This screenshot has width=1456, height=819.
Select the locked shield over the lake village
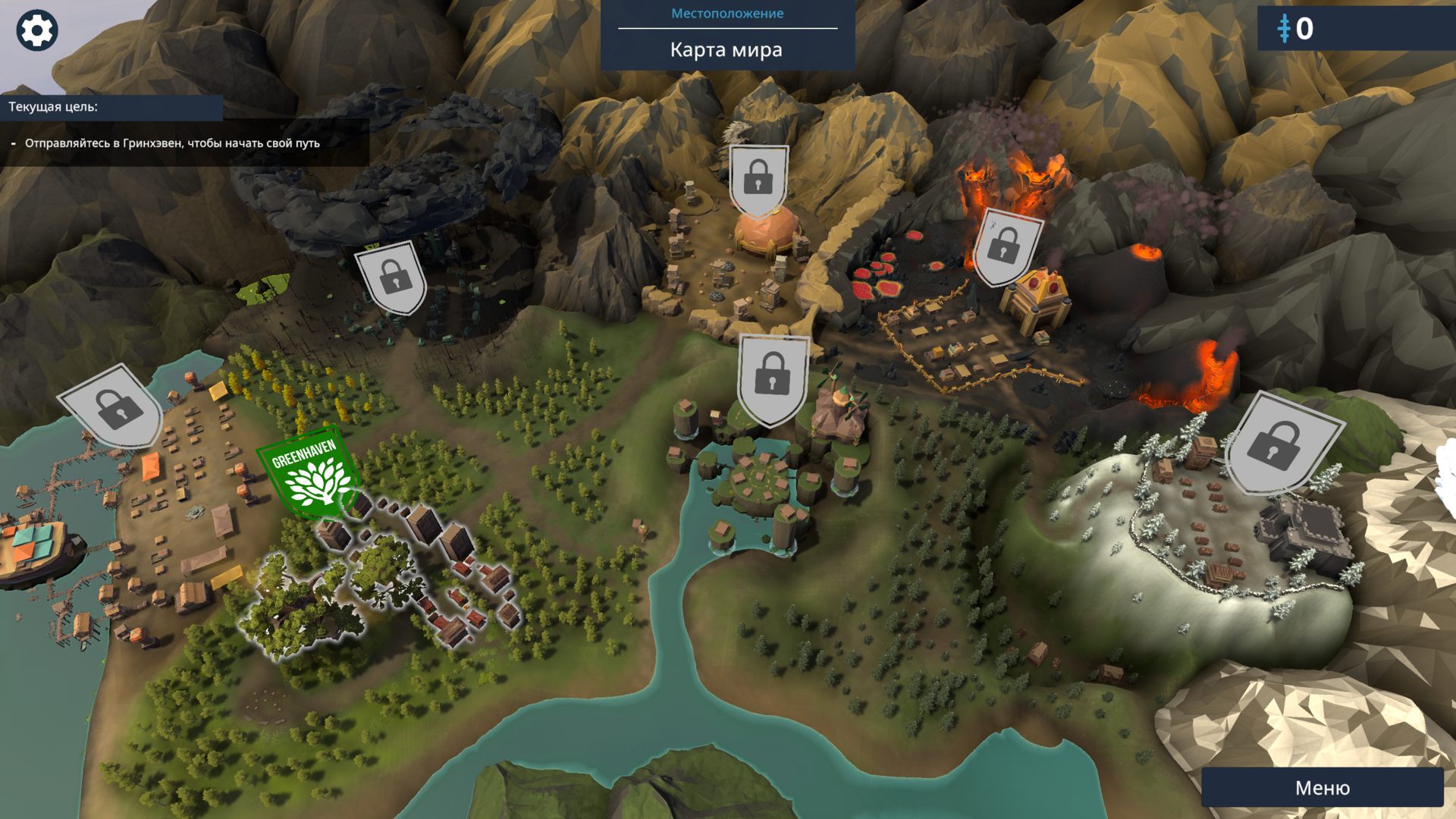pos(772,378)
